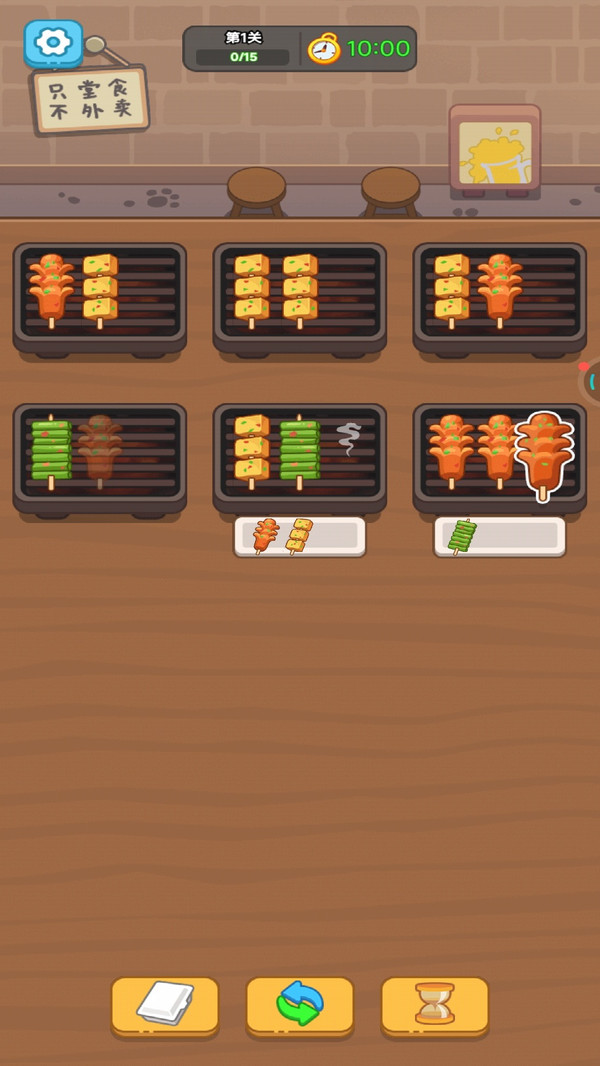Screen dimensions: 600x1066
Task: Activate the blue-green swap arrows button
Action: [x=300, y=1004]
